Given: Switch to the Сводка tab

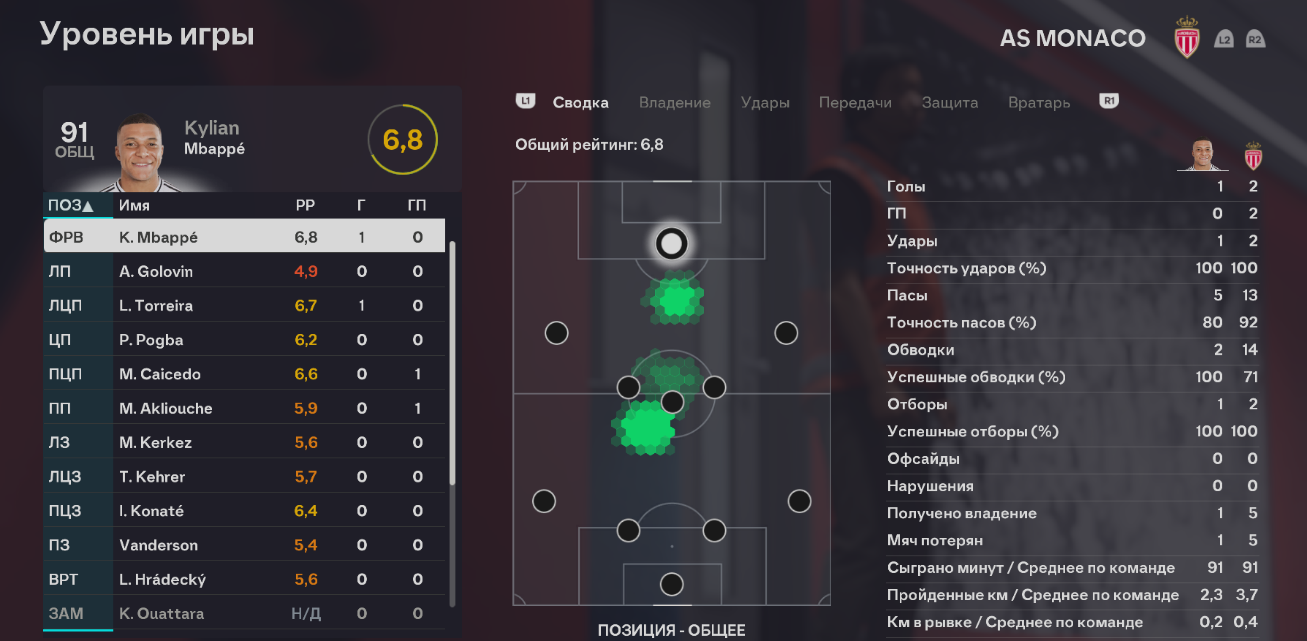Looking at the screenshot, I should [580, 102].
